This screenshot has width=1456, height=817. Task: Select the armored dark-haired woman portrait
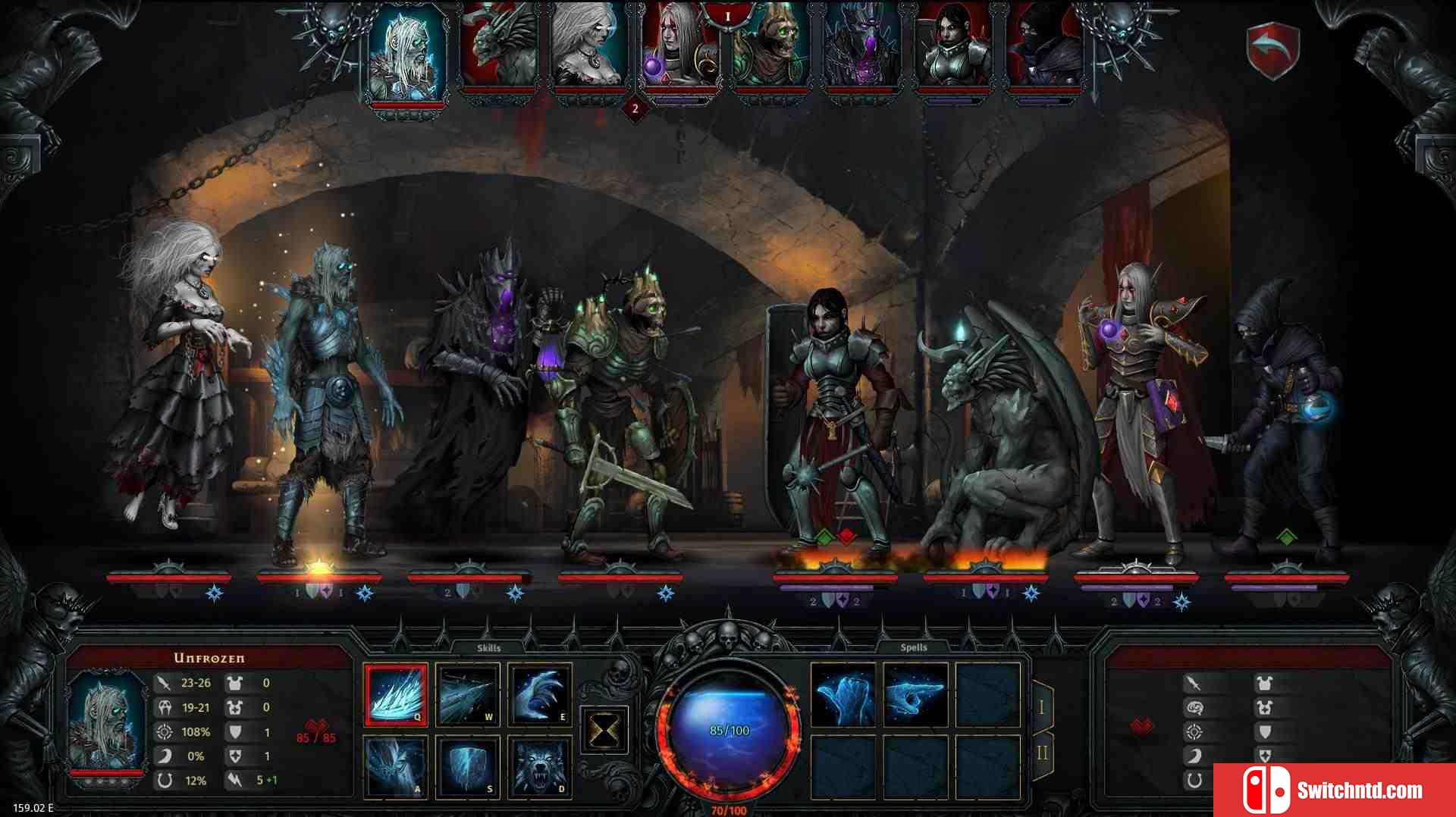[x=952, y=47]
